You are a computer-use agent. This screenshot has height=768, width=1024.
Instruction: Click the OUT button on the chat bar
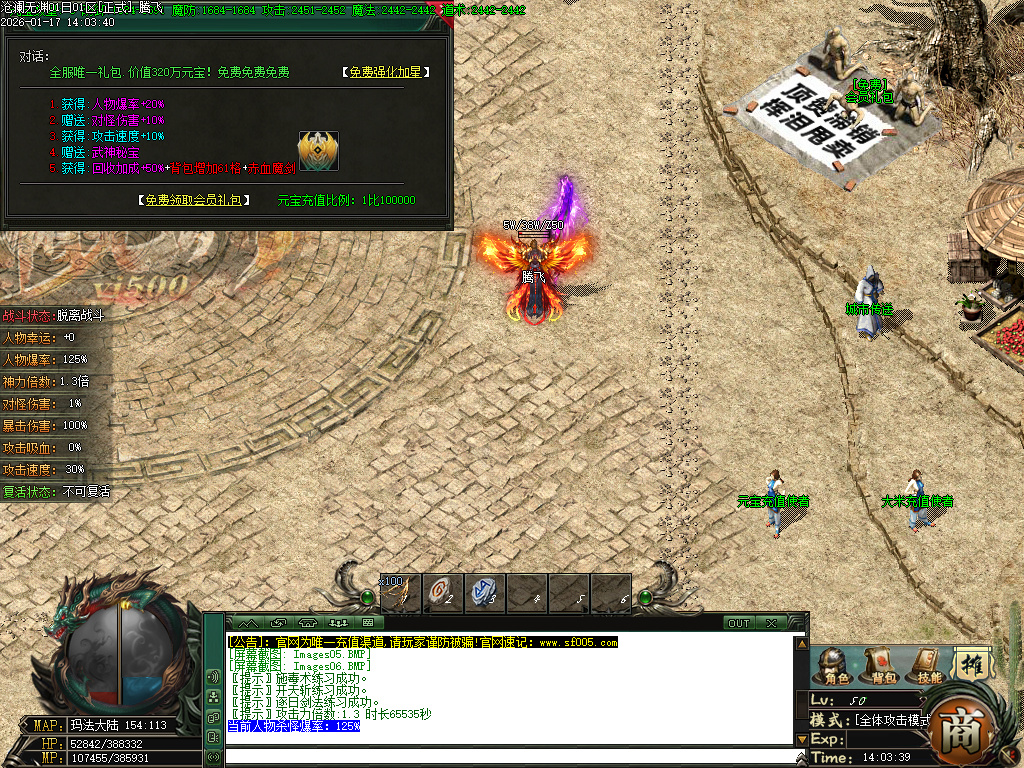pos(738,623)
